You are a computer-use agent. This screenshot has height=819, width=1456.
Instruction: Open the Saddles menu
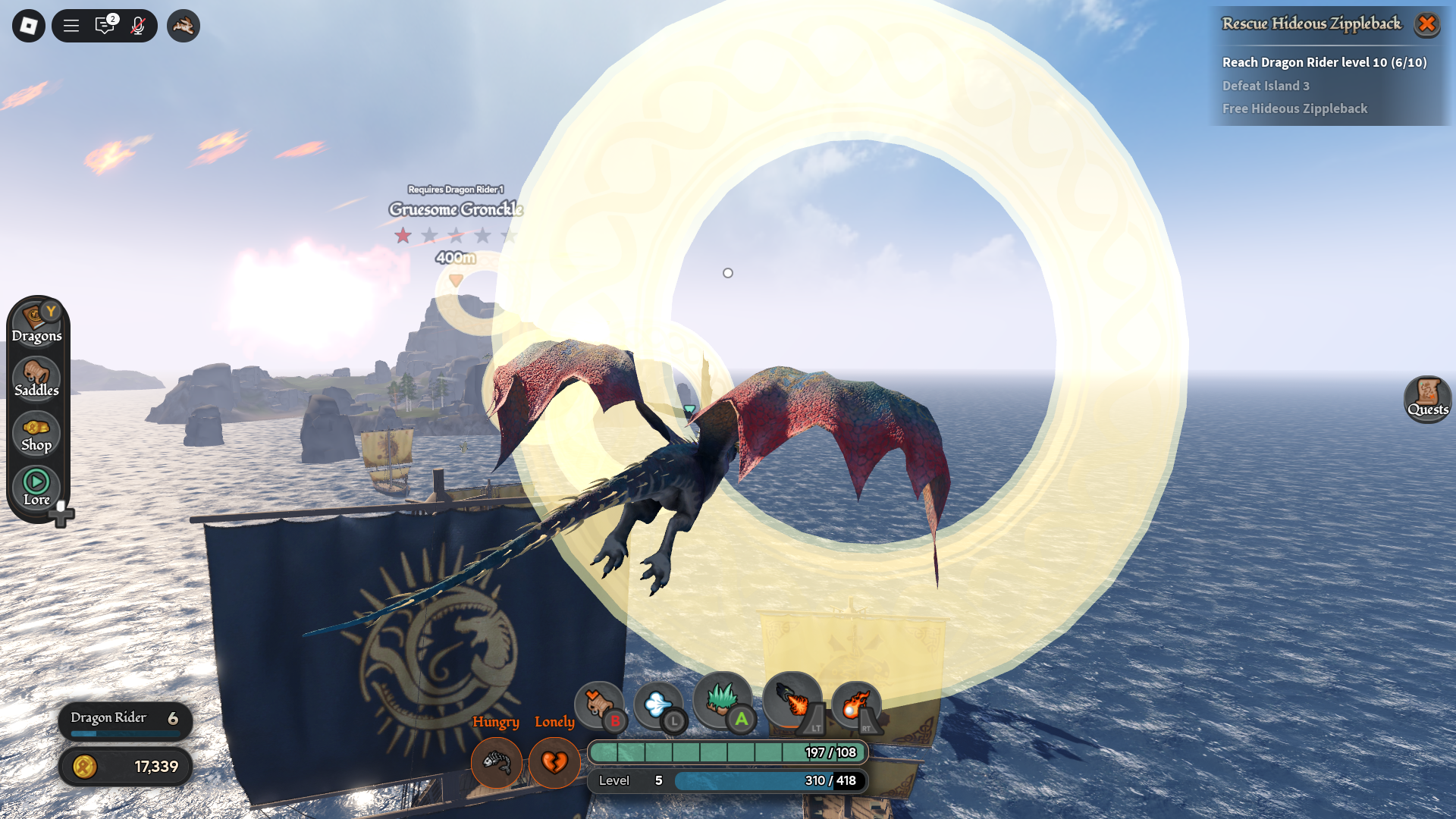pos(36,378)
